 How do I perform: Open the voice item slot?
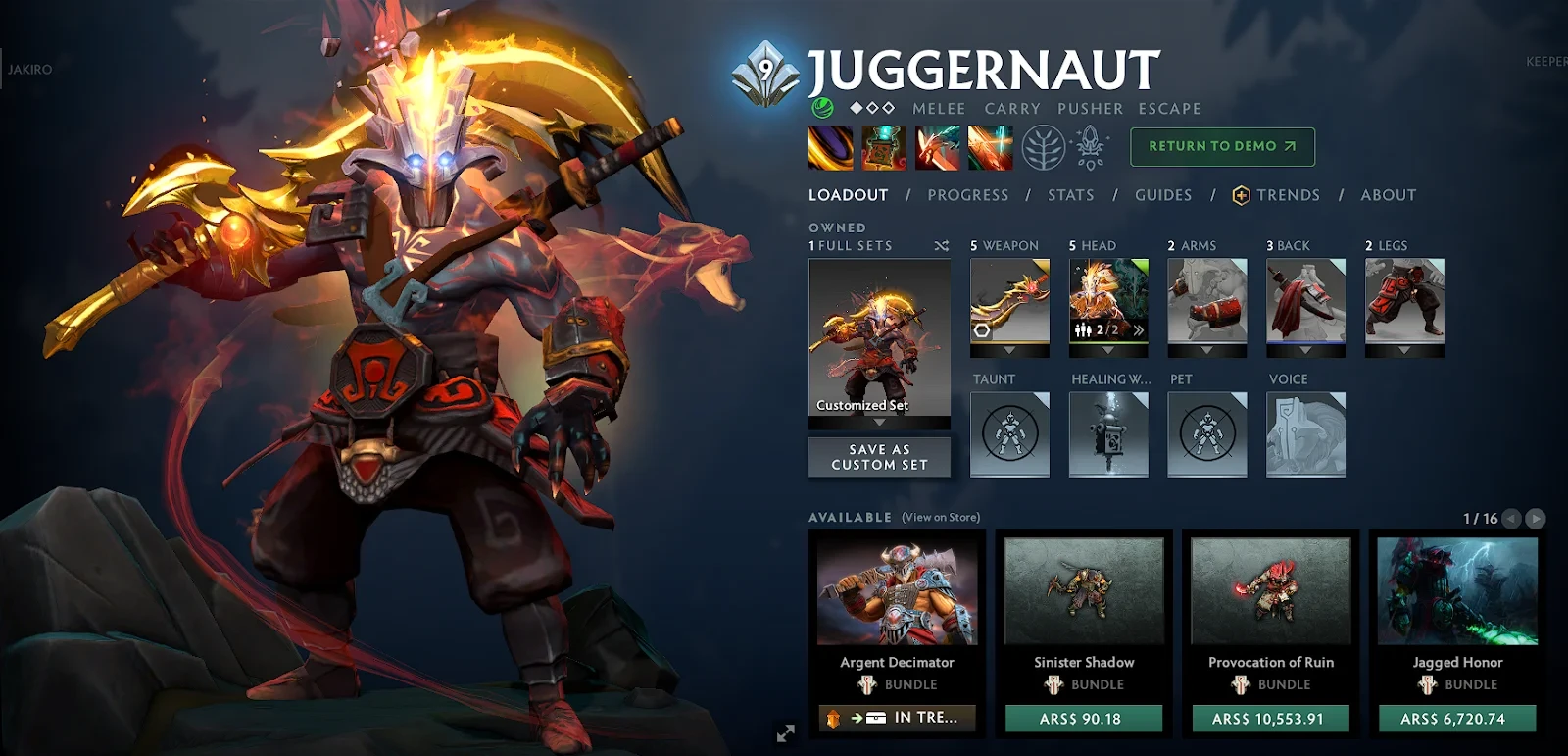coord(1305,434)
